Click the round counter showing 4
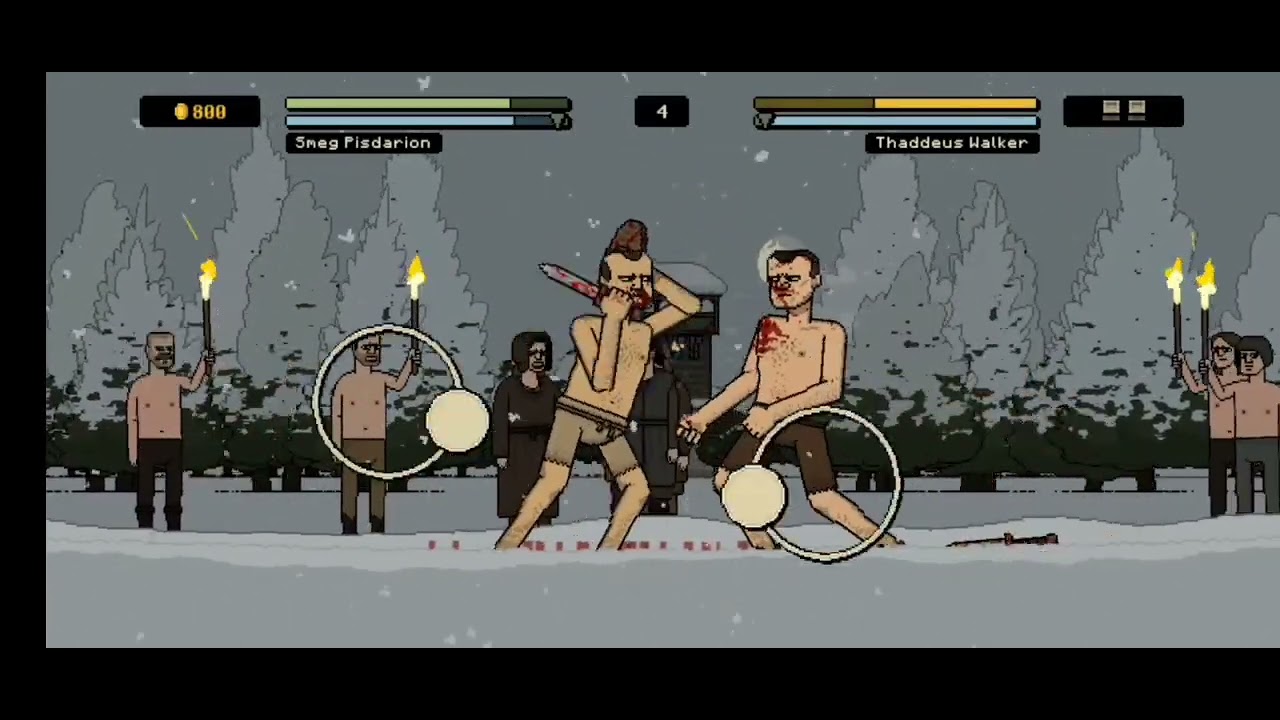1280x720 pixels. [661, 111]
